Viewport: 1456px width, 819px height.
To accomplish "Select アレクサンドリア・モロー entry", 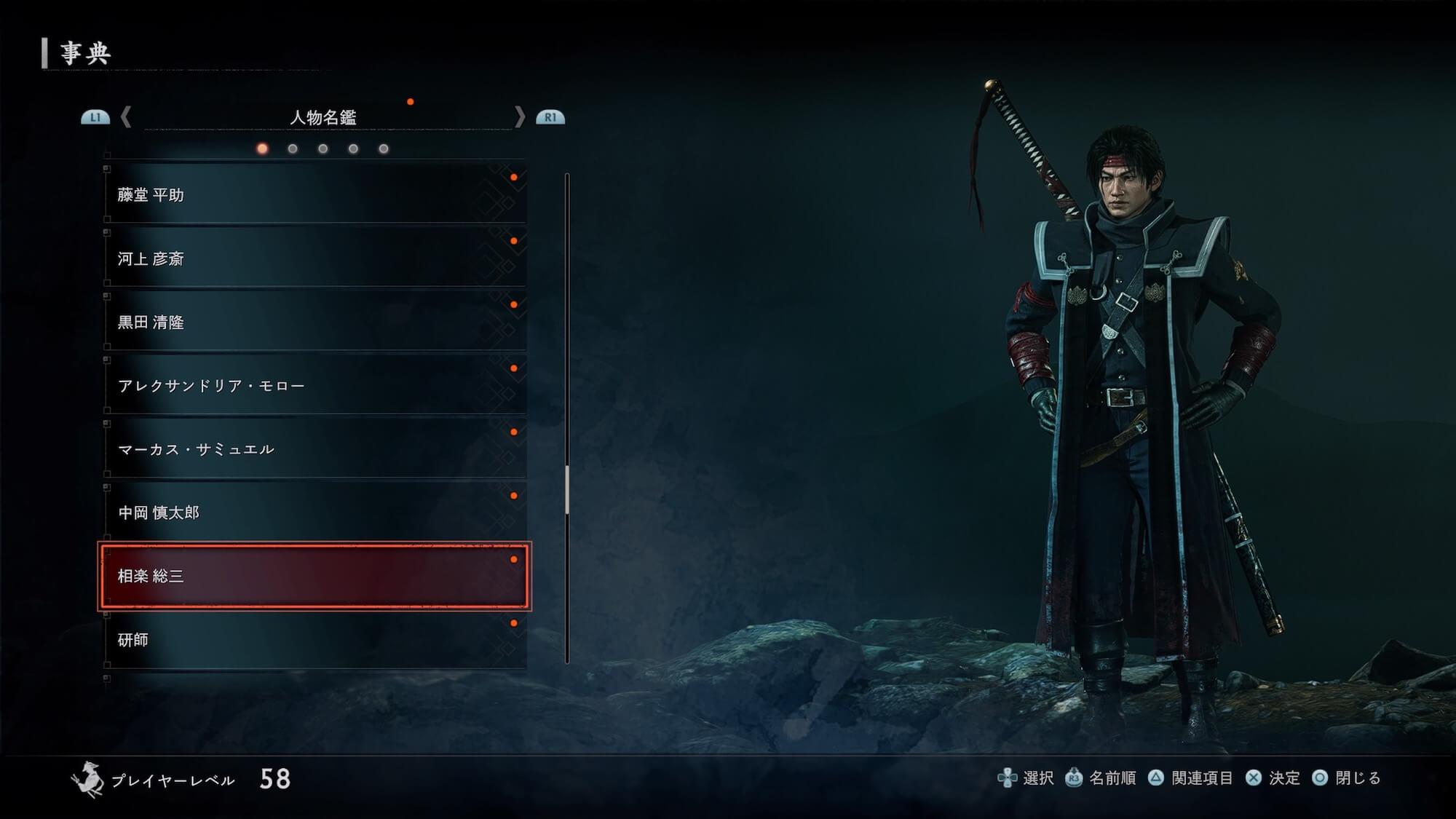I will (x=314, y=385).
